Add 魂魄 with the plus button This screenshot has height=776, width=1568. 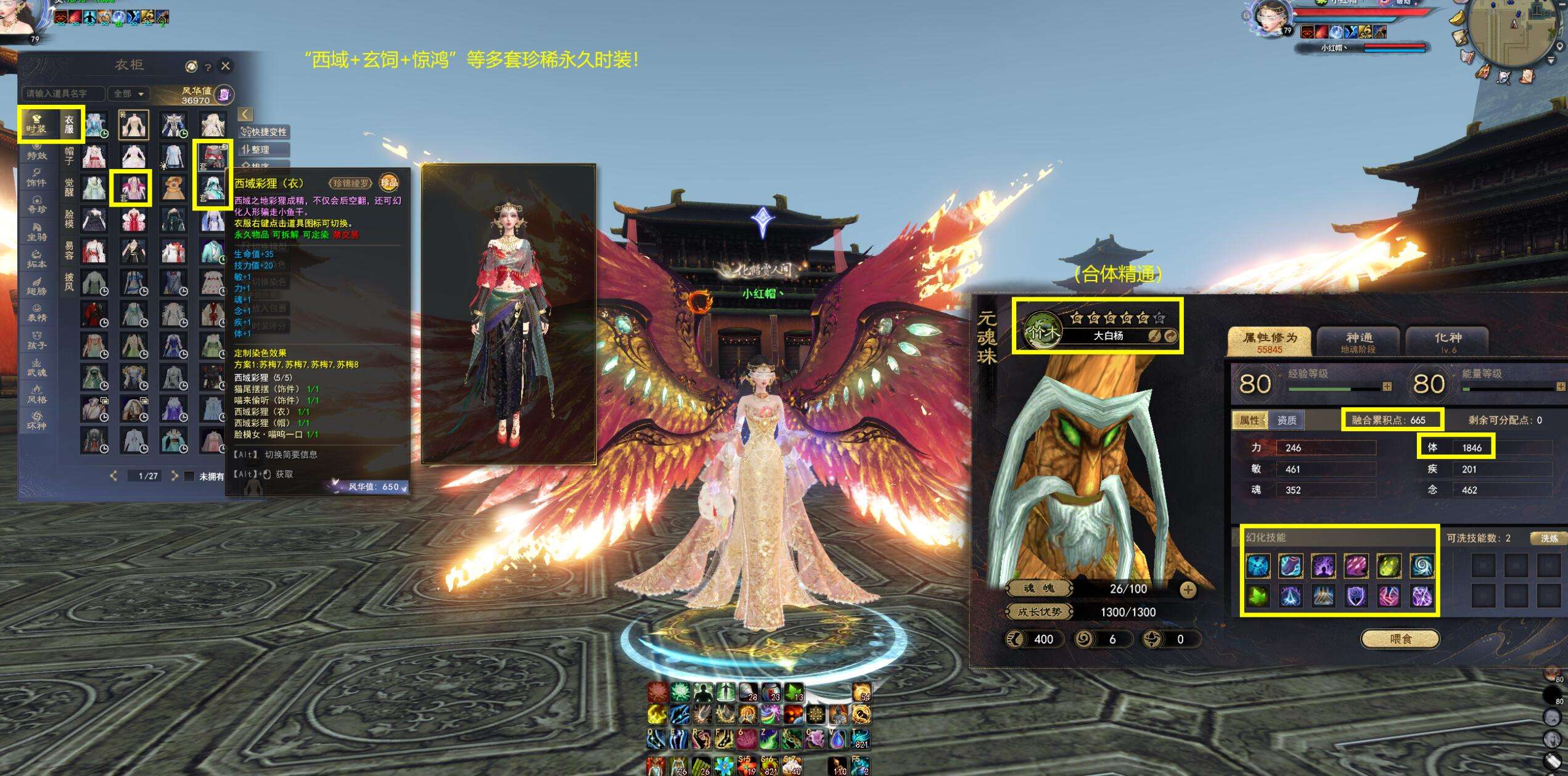pos(1188,590)
